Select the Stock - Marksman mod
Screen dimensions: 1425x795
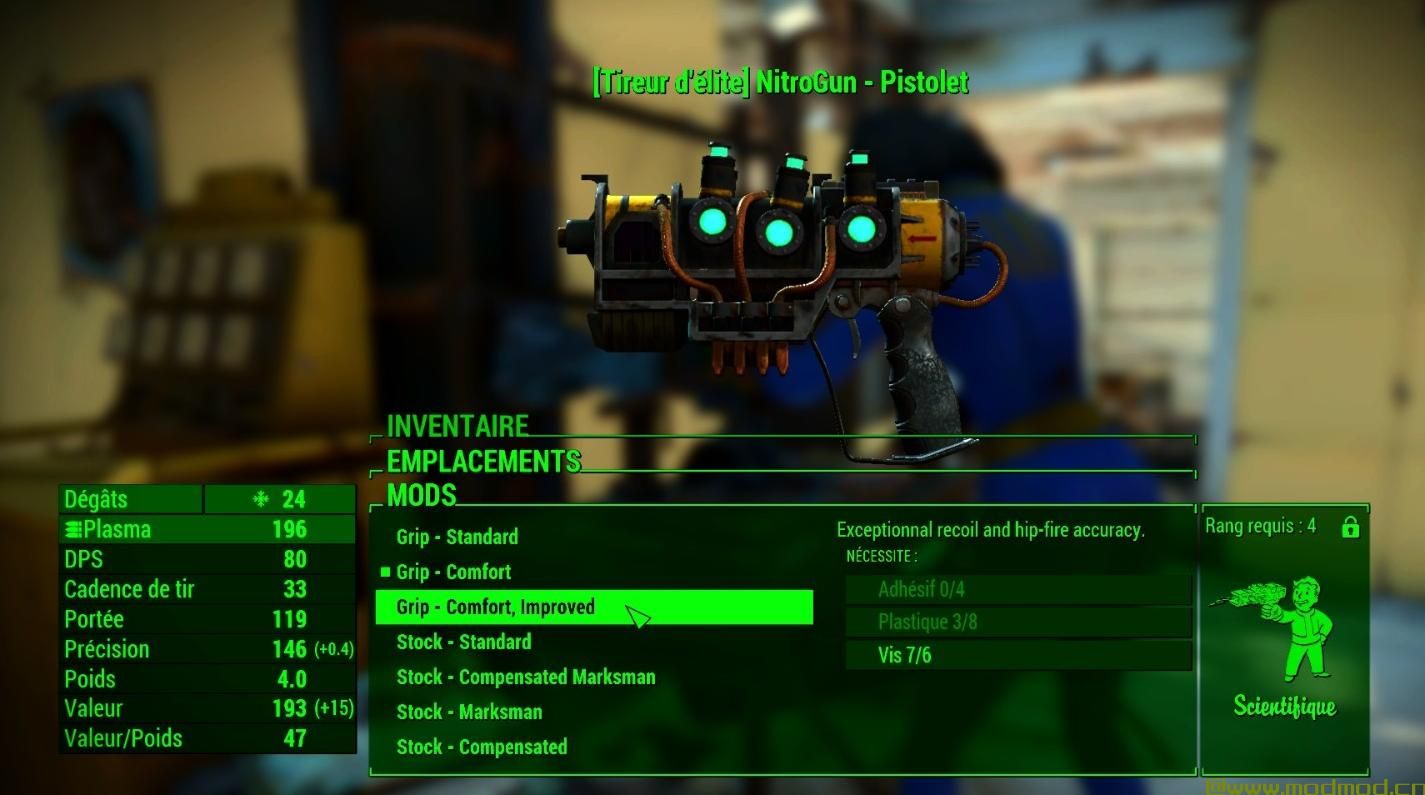point(469,712)
